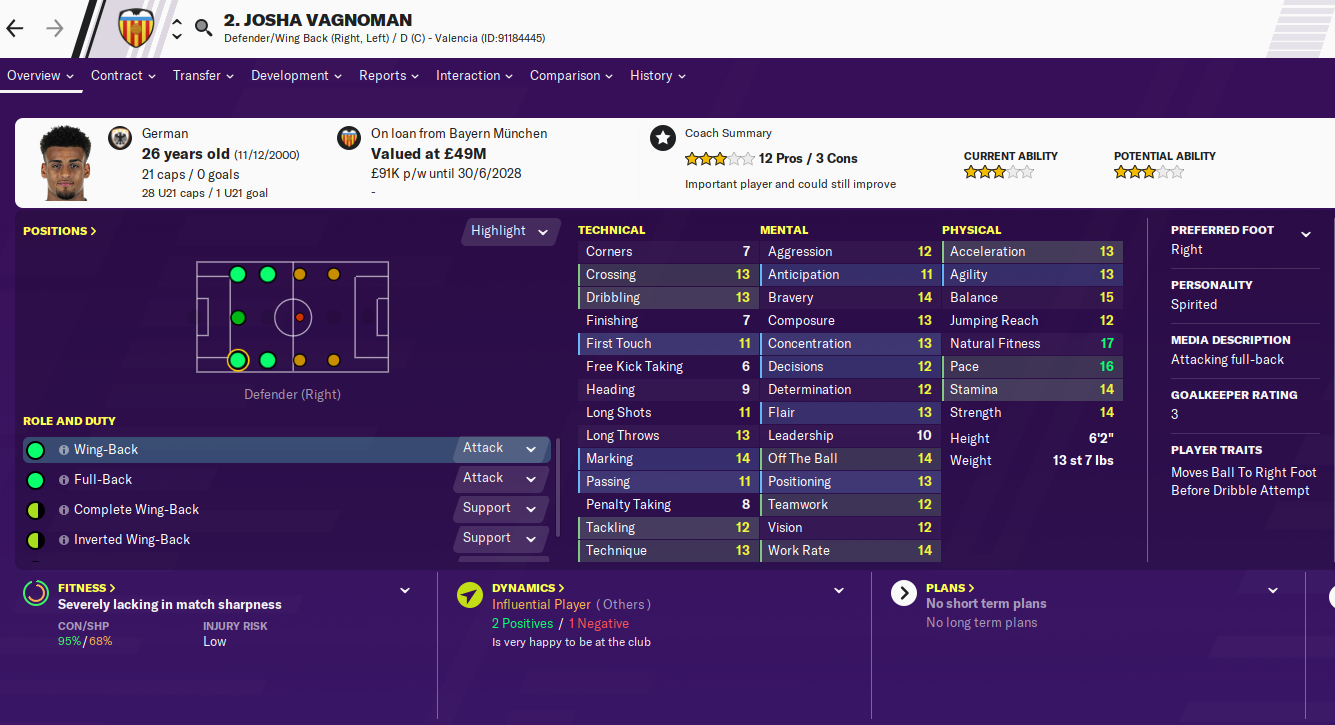This screenshot has width=1335, height=725.
Task: Open the Plans panel link
Action: click(950, 588)
